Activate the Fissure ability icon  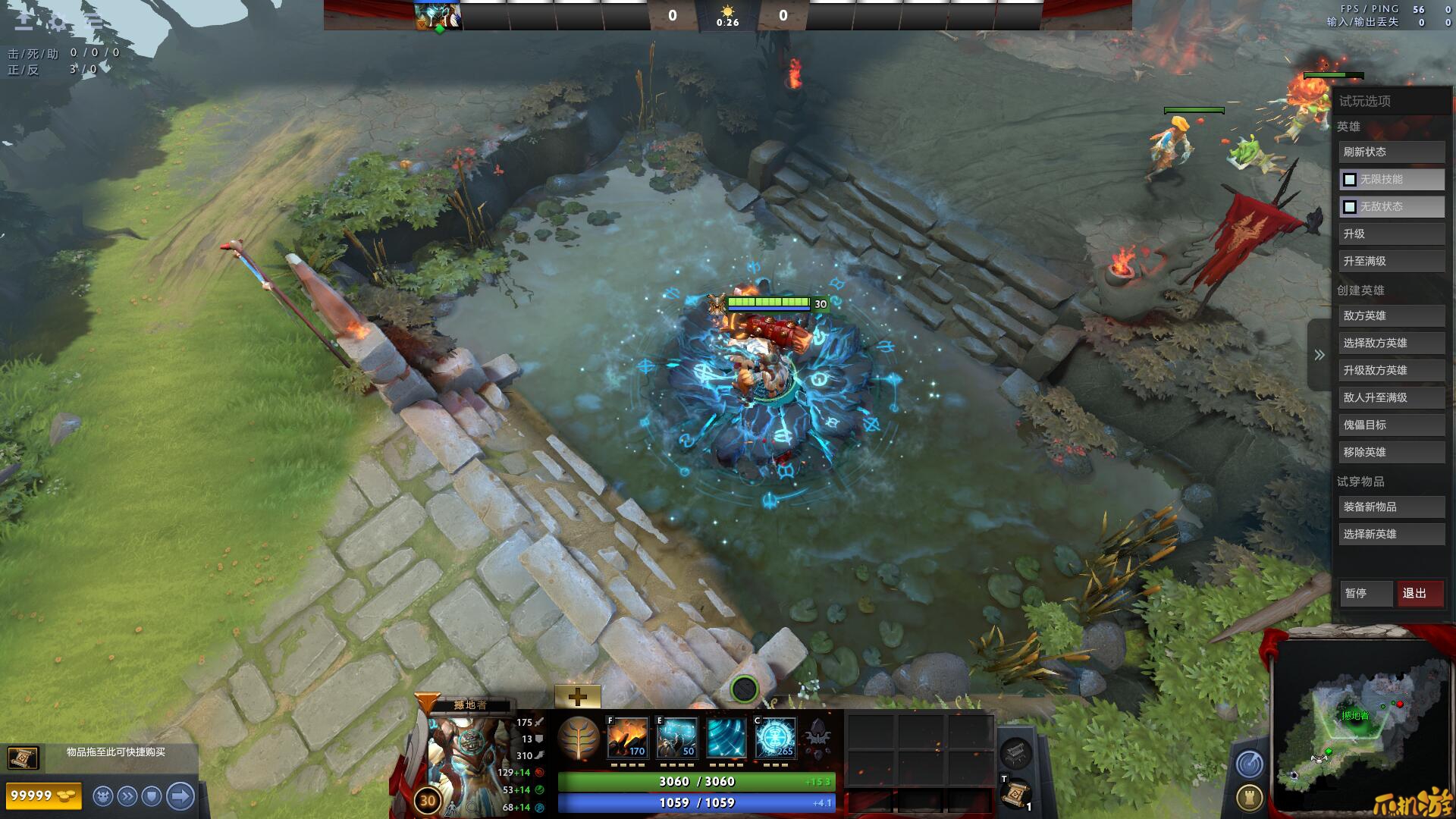pos(628,738)
